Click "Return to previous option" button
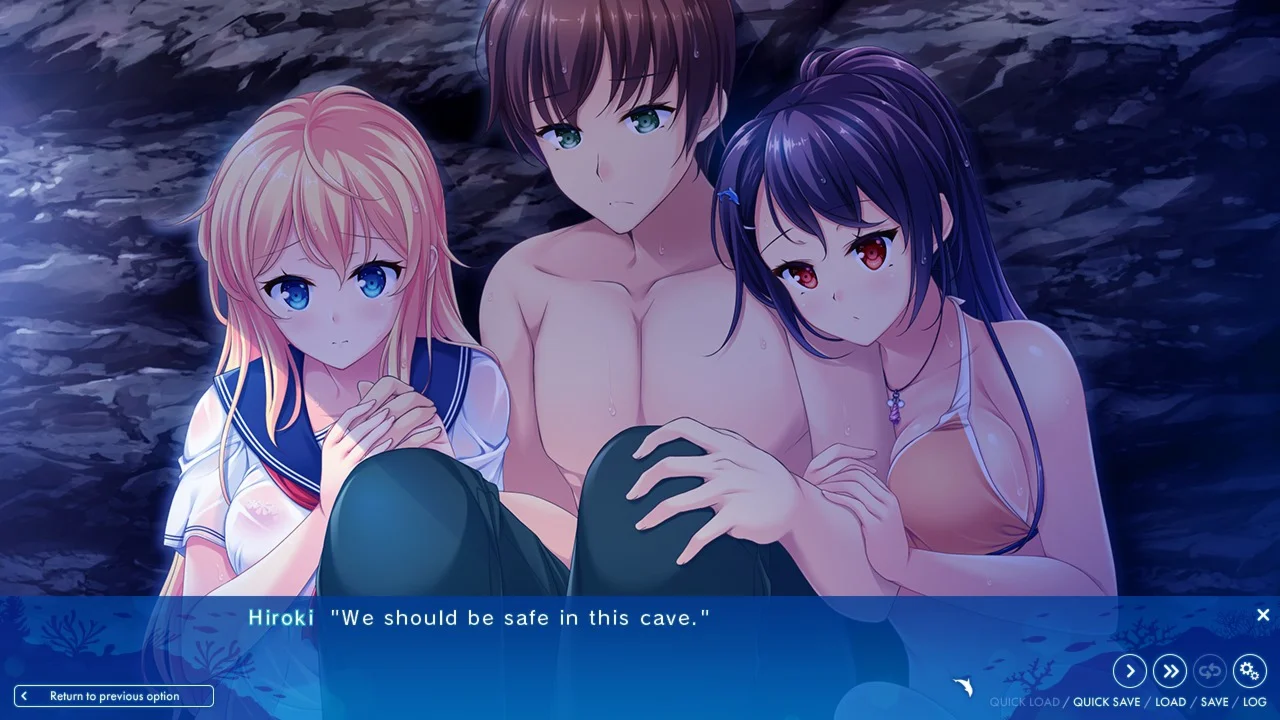This screenshot has height=720, width=1280. click(114, 696)
